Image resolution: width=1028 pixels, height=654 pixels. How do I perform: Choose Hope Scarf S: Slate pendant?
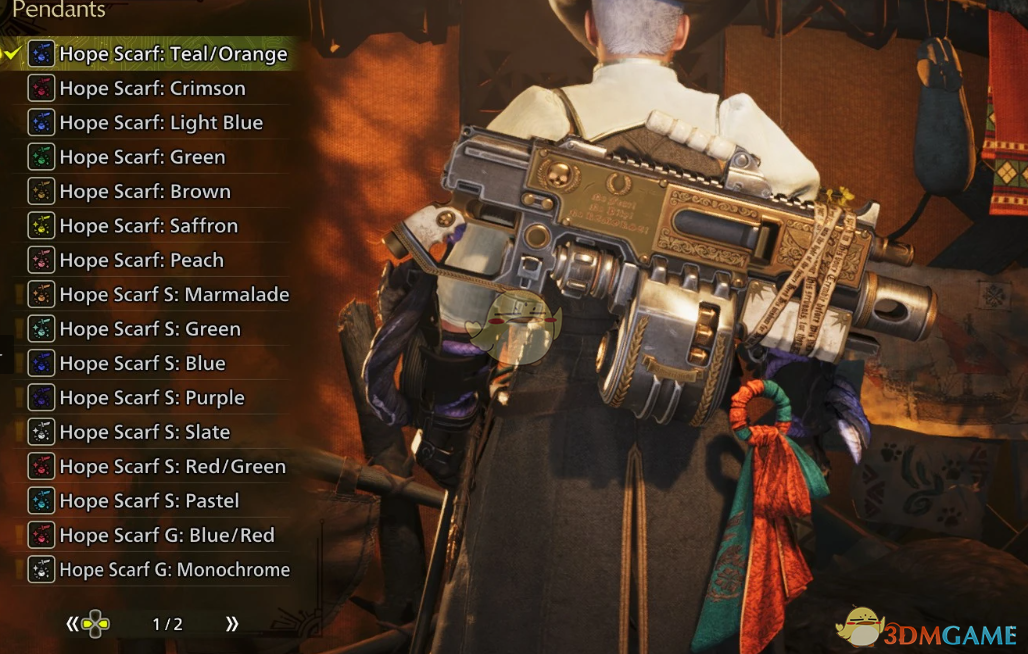[x=145, y=432]
